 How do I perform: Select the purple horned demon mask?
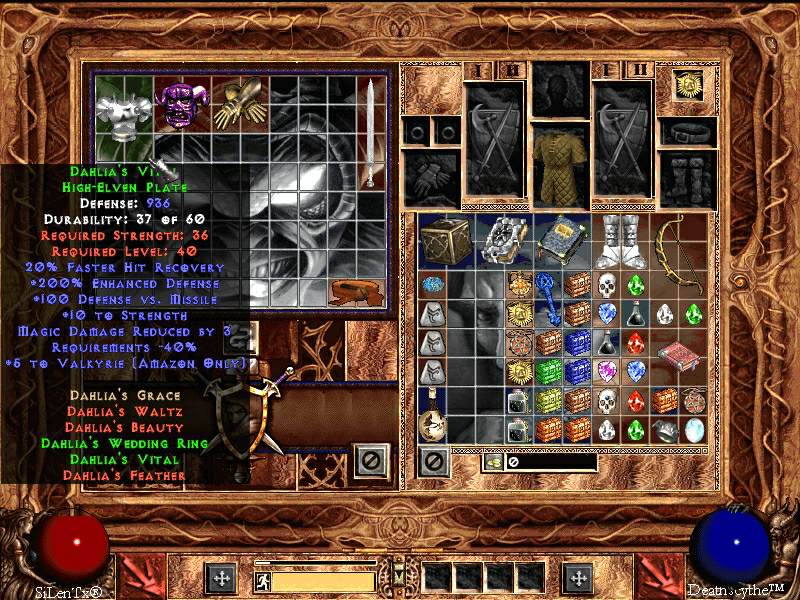click(x=180, y=103)
